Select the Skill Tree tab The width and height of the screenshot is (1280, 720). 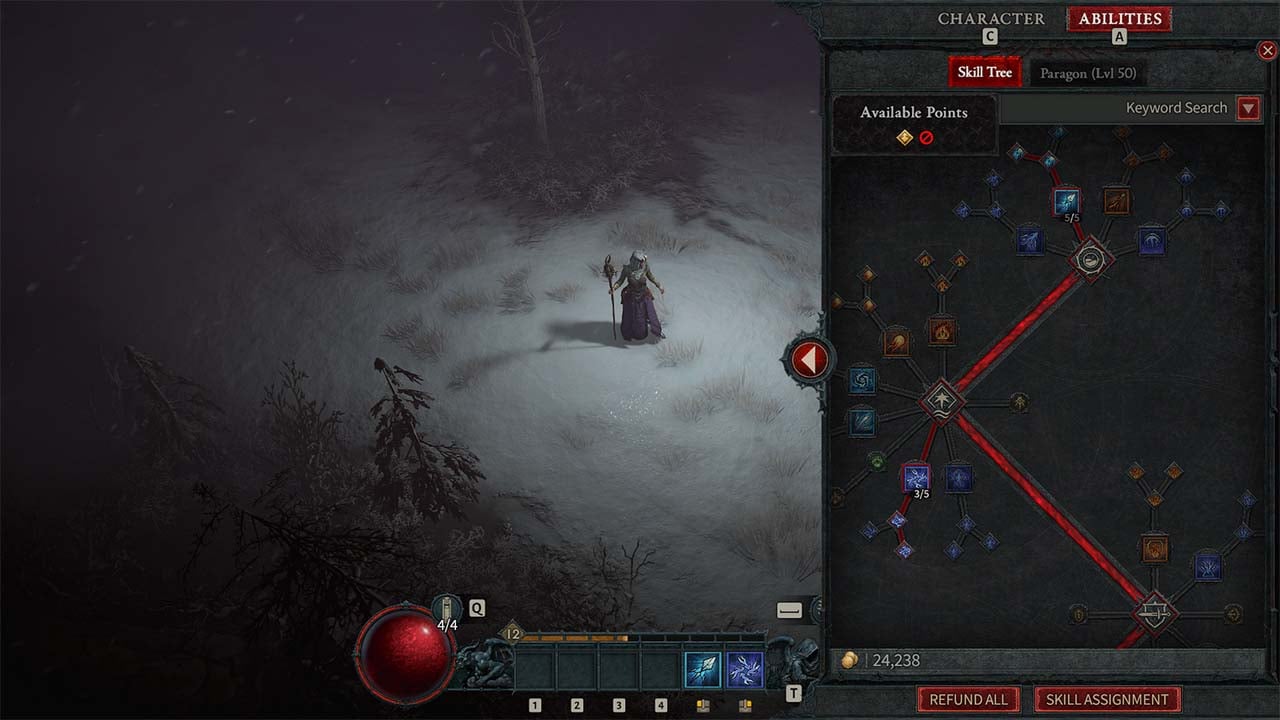click(x=984, y=72)
